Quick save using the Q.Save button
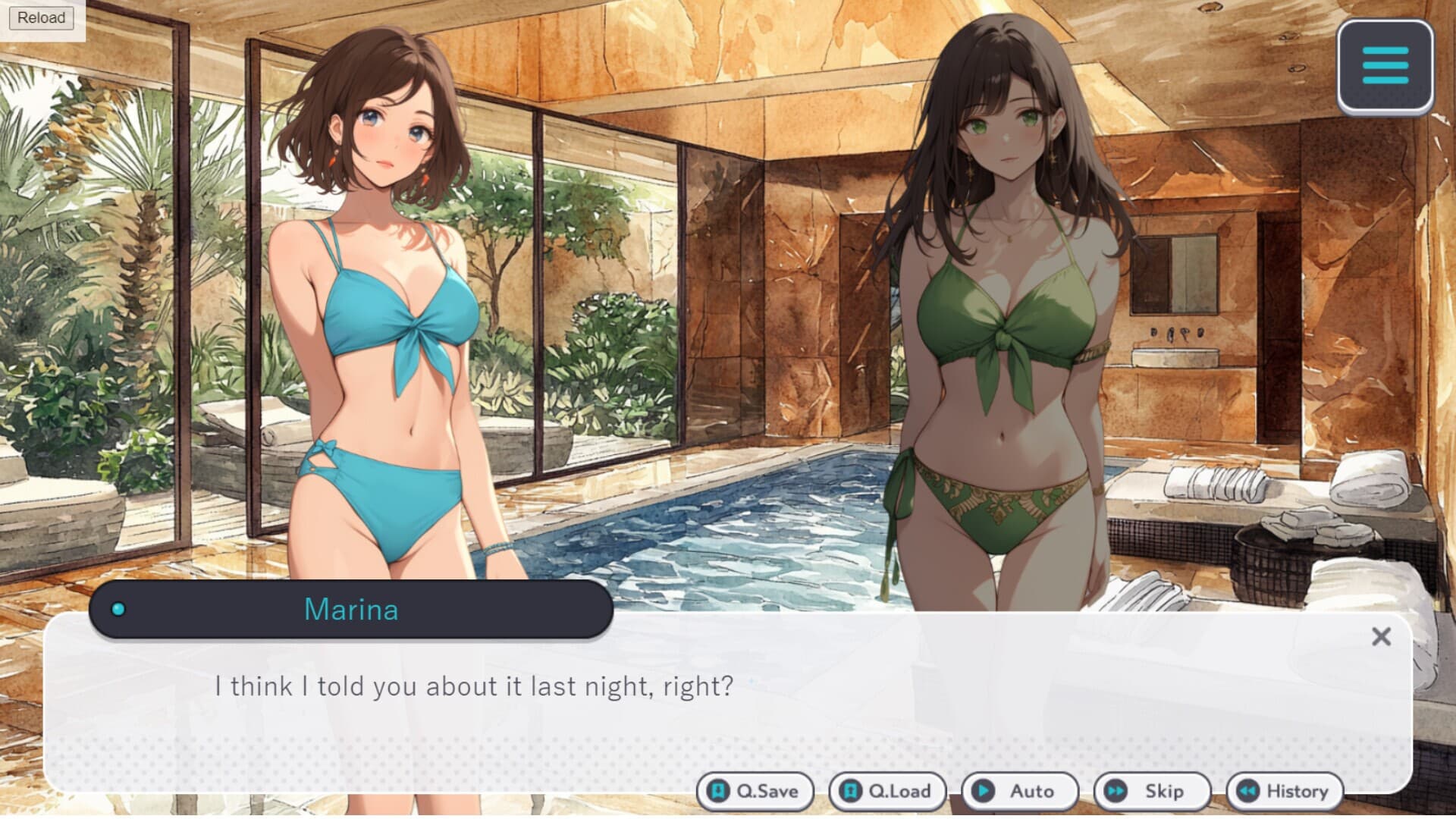 755,791
